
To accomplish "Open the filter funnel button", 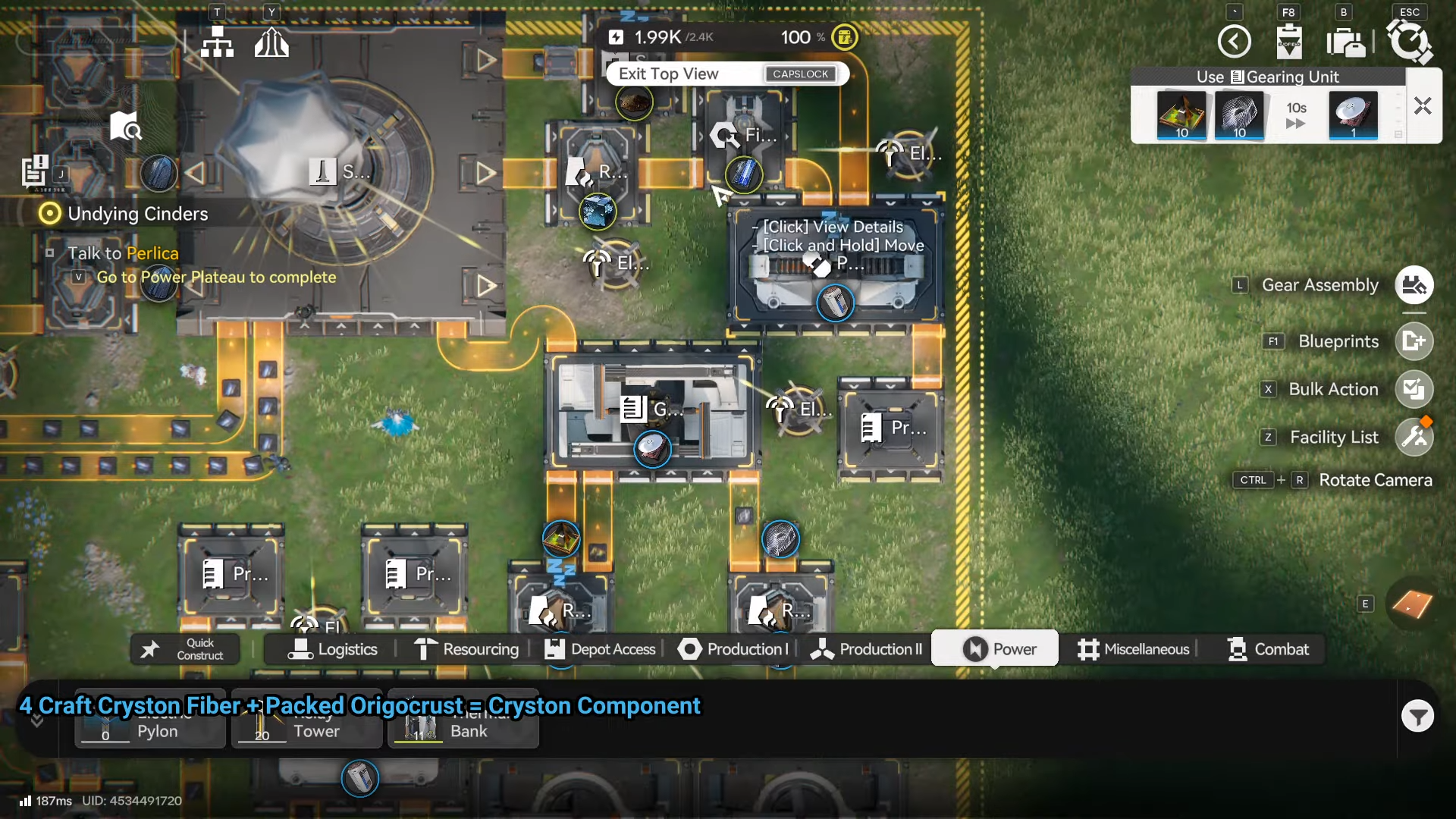I will tap(1417, 716).
